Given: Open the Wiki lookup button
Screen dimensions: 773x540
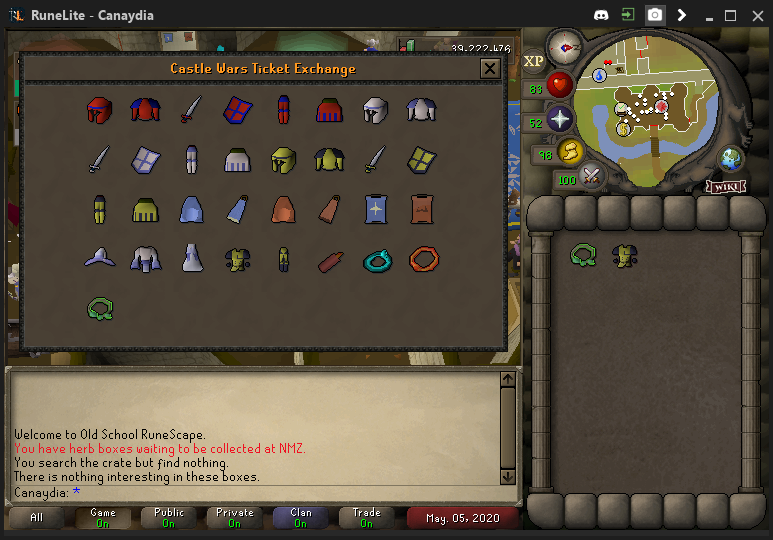Looking at the screenshot, I should point(727,186).
